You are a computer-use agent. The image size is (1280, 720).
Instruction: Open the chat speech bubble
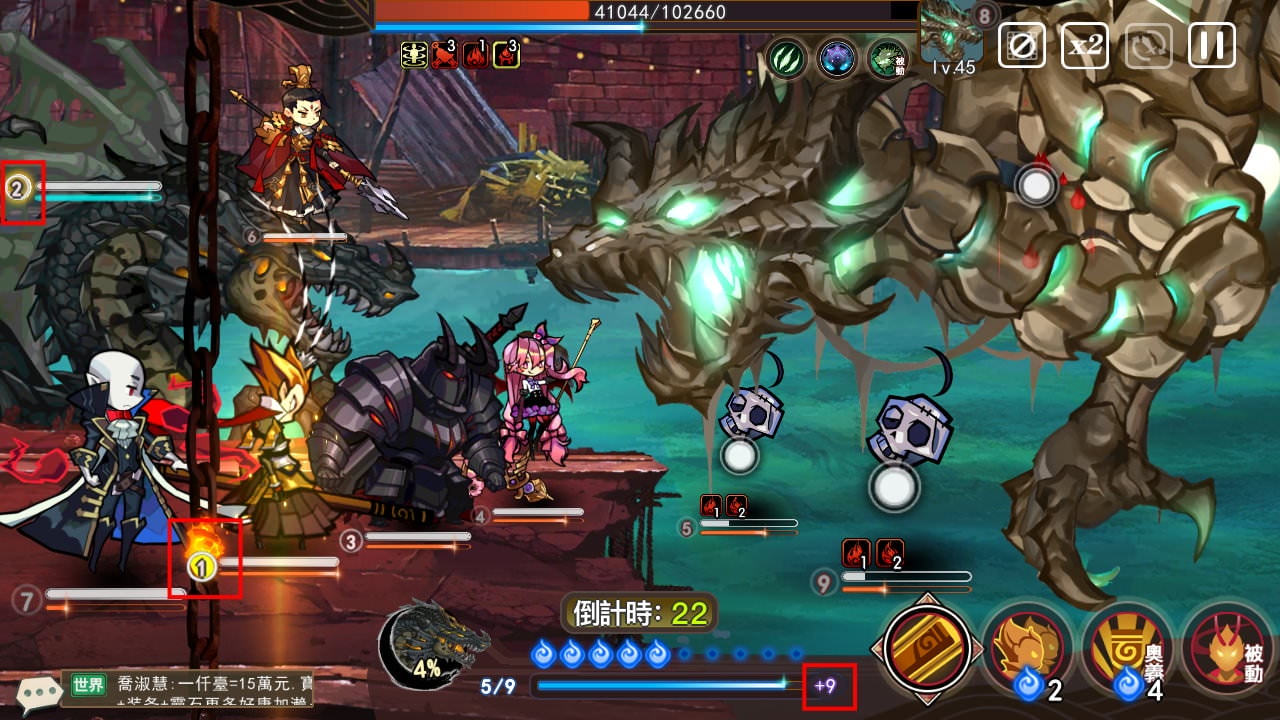[38, 691]
